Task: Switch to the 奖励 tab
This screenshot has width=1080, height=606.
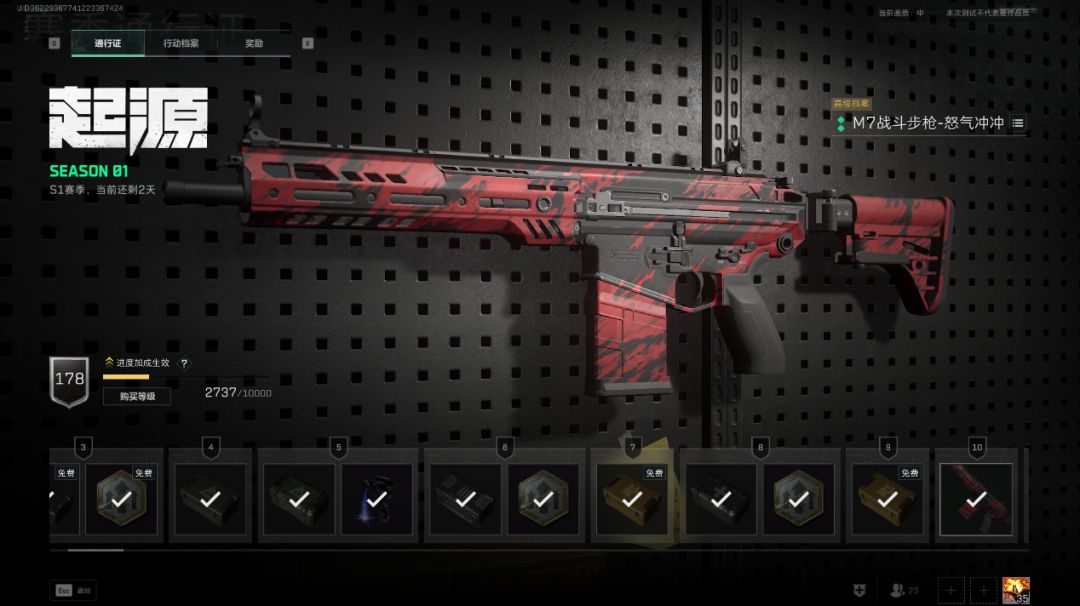Action: (254, 44)
